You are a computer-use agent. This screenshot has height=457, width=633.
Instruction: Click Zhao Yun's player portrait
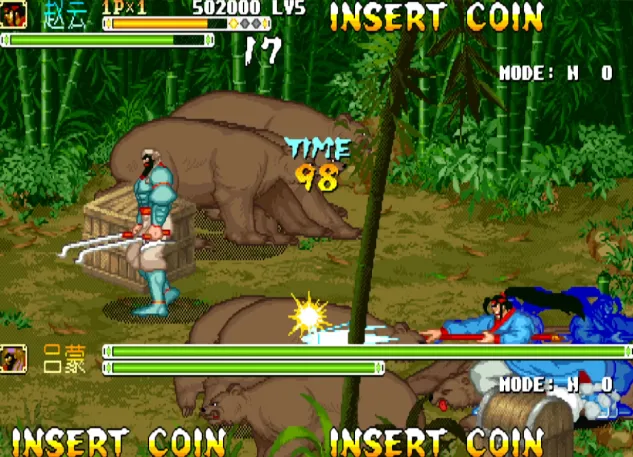tap(13, 14)
